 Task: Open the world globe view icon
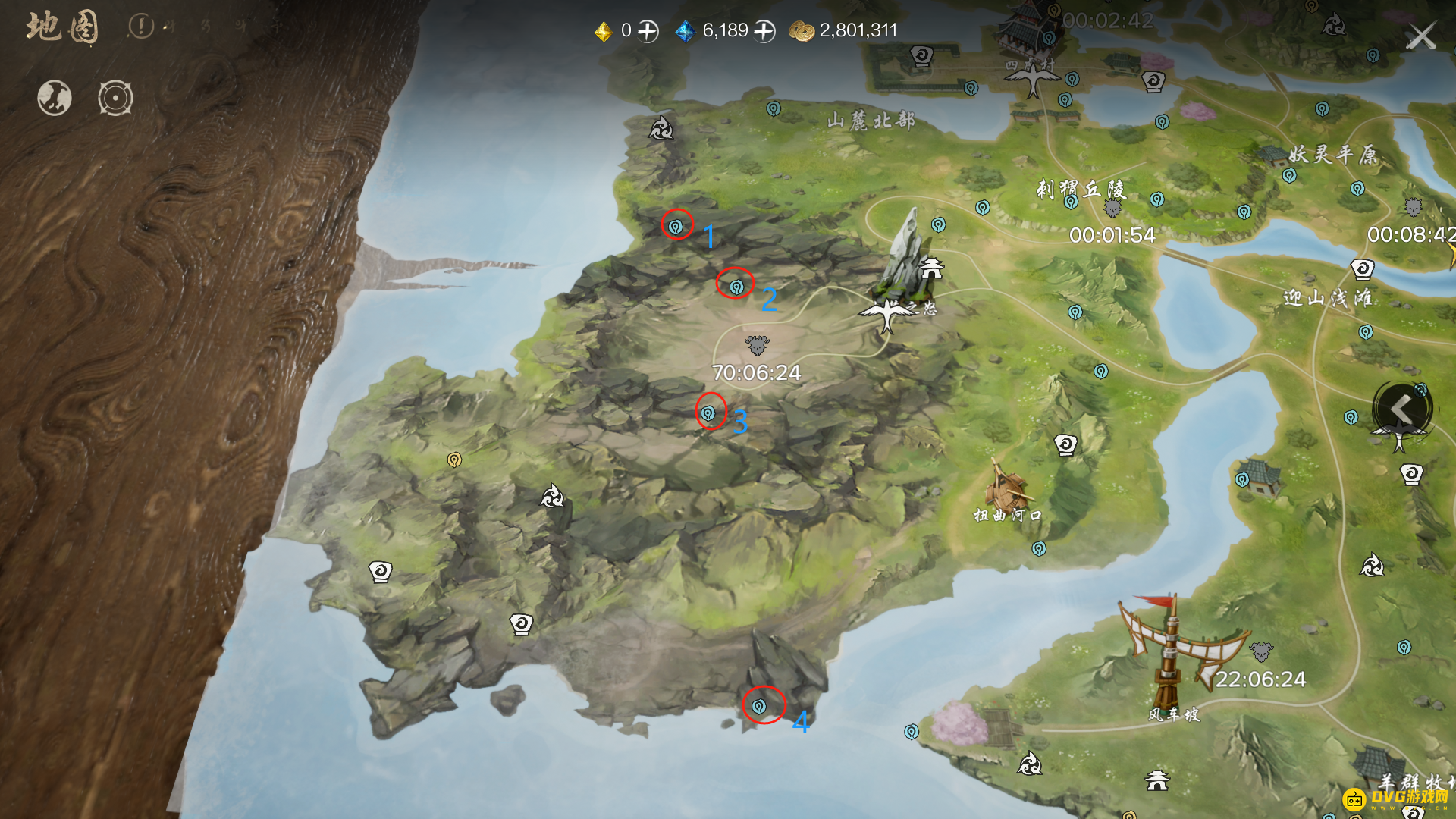pyautogui.click(x=55, y=98)
